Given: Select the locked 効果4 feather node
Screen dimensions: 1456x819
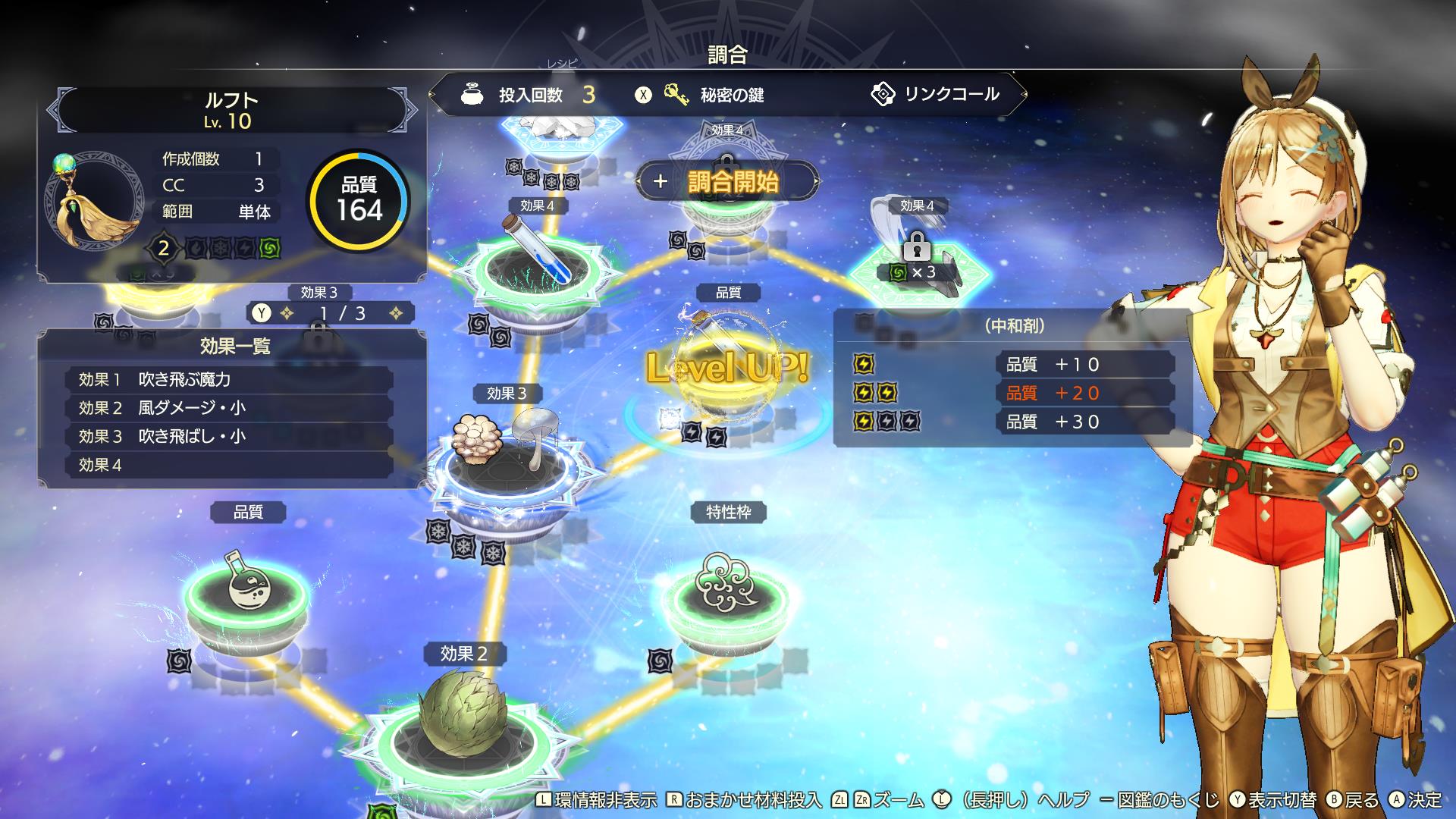Looking at the screenshot, I should 916,258.
